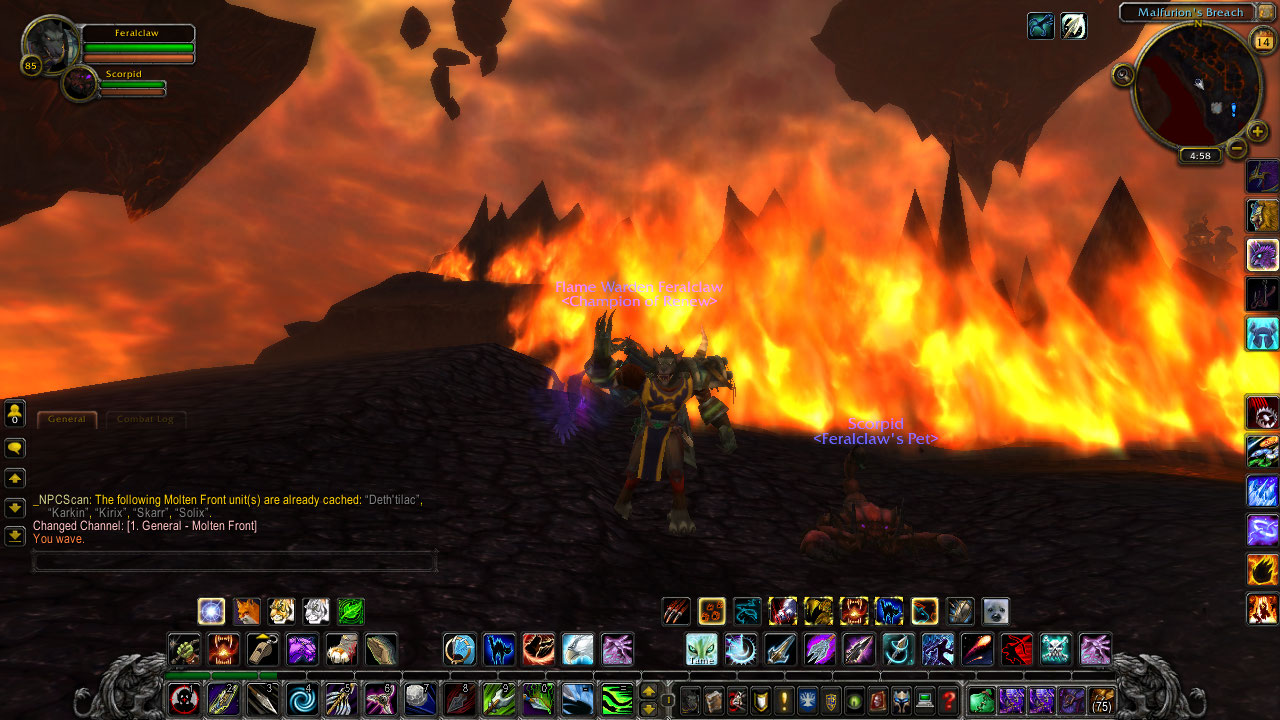Click inside the chat input field

pyautogui.click(x=235, y=562)
